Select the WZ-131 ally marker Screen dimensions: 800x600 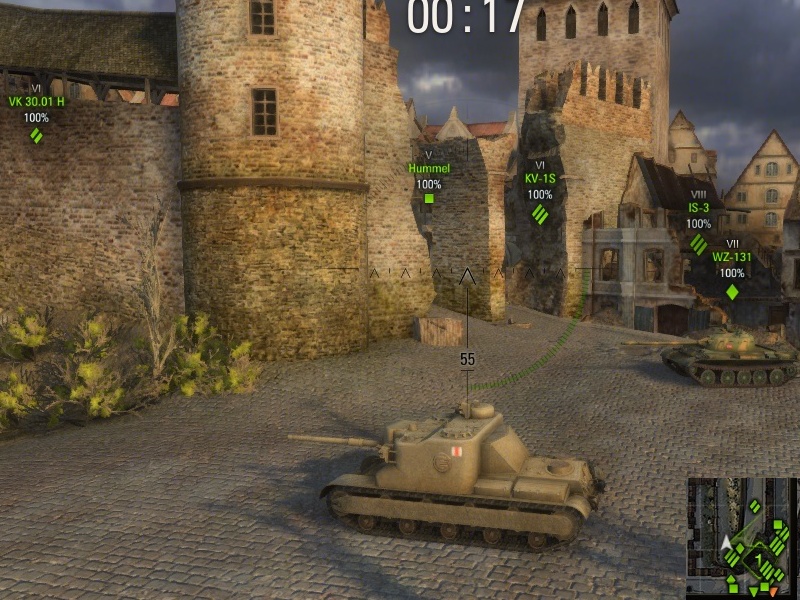(732, 291)
